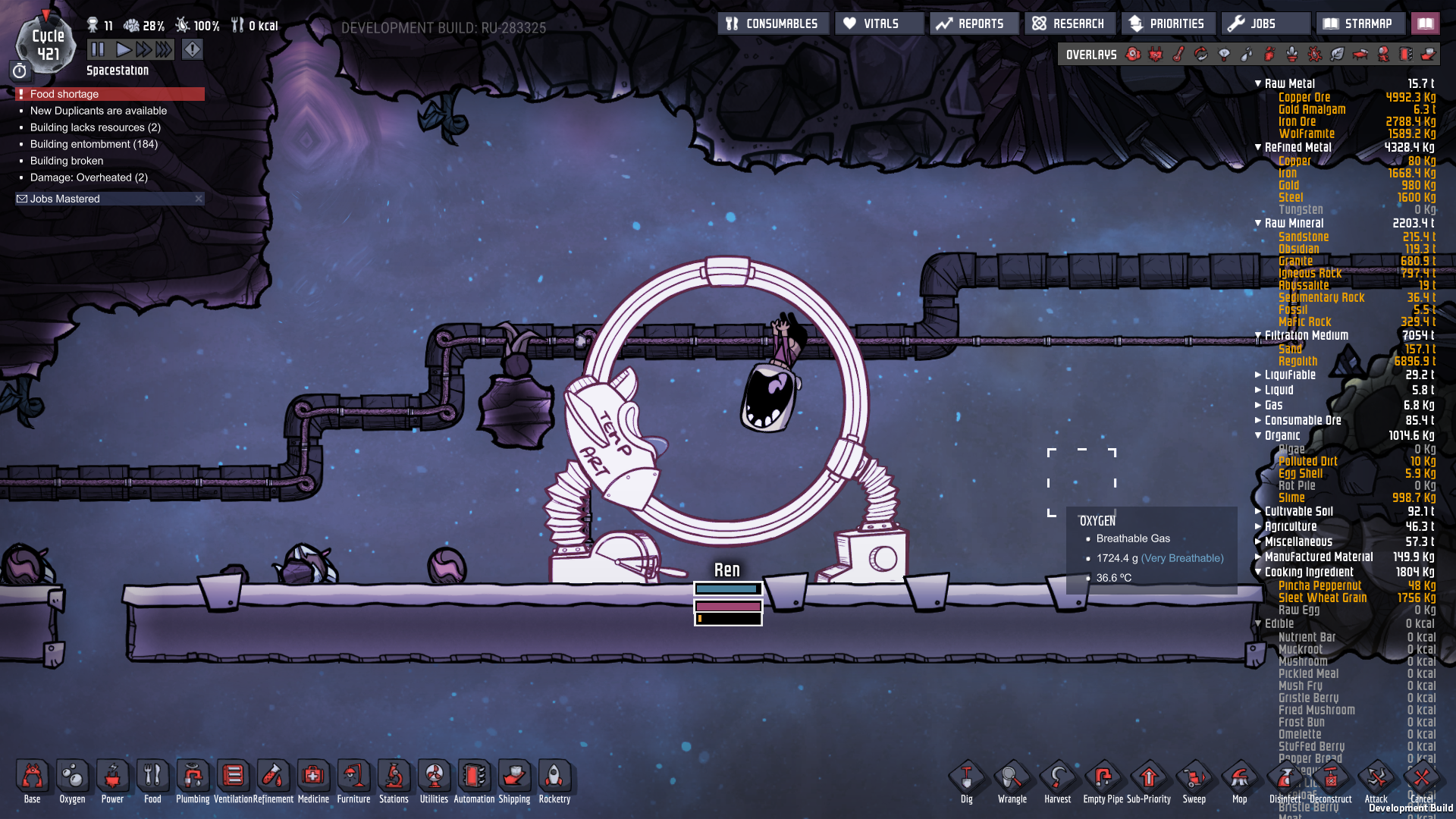The height and width of the screenshot is (819, 1456).
Task: Pause the game speed control
Action: click(98, 50)
